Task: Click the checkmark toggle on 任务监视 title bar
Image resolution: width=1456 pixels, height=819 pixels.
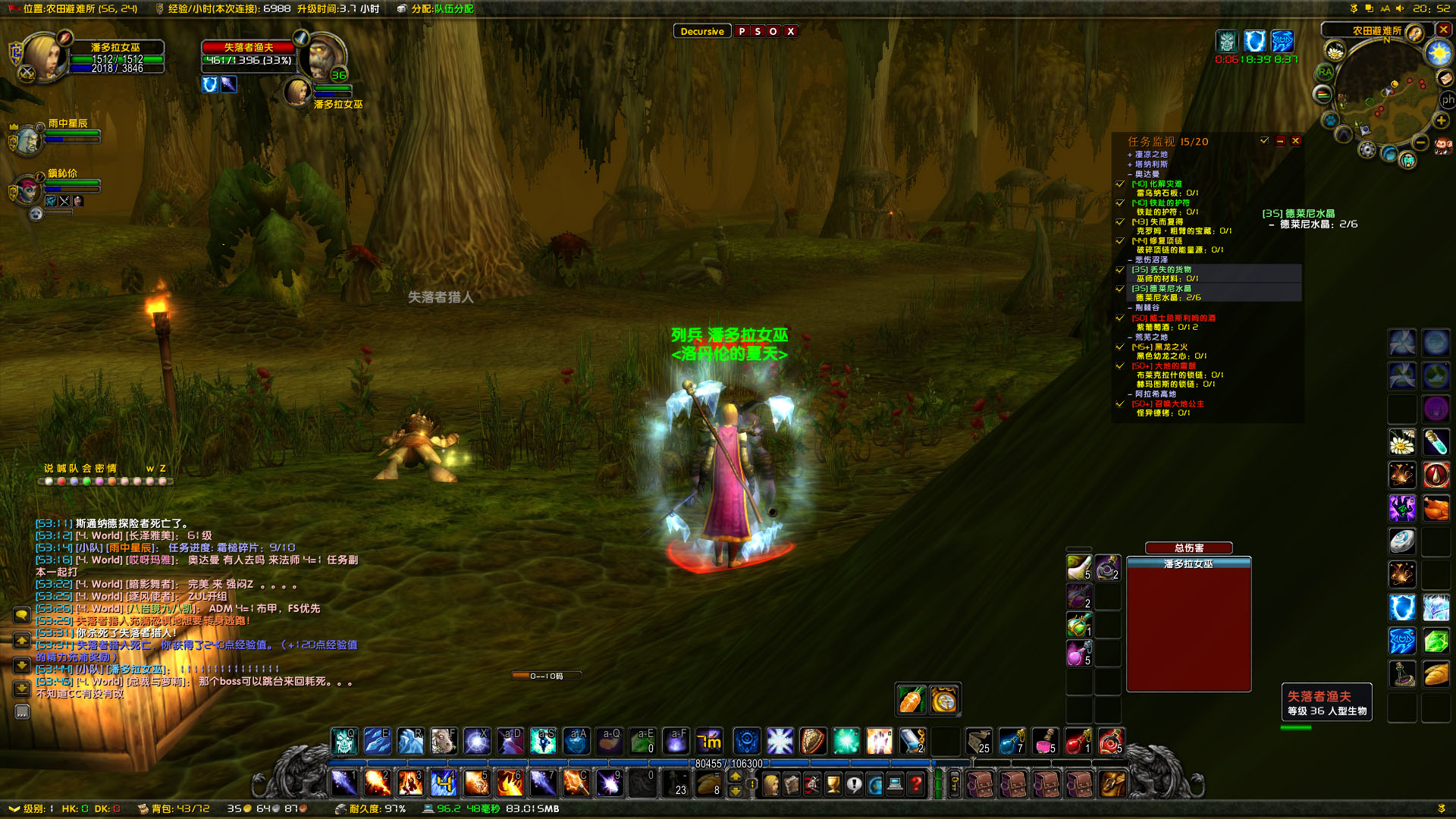Action: tap(1264, 141)
